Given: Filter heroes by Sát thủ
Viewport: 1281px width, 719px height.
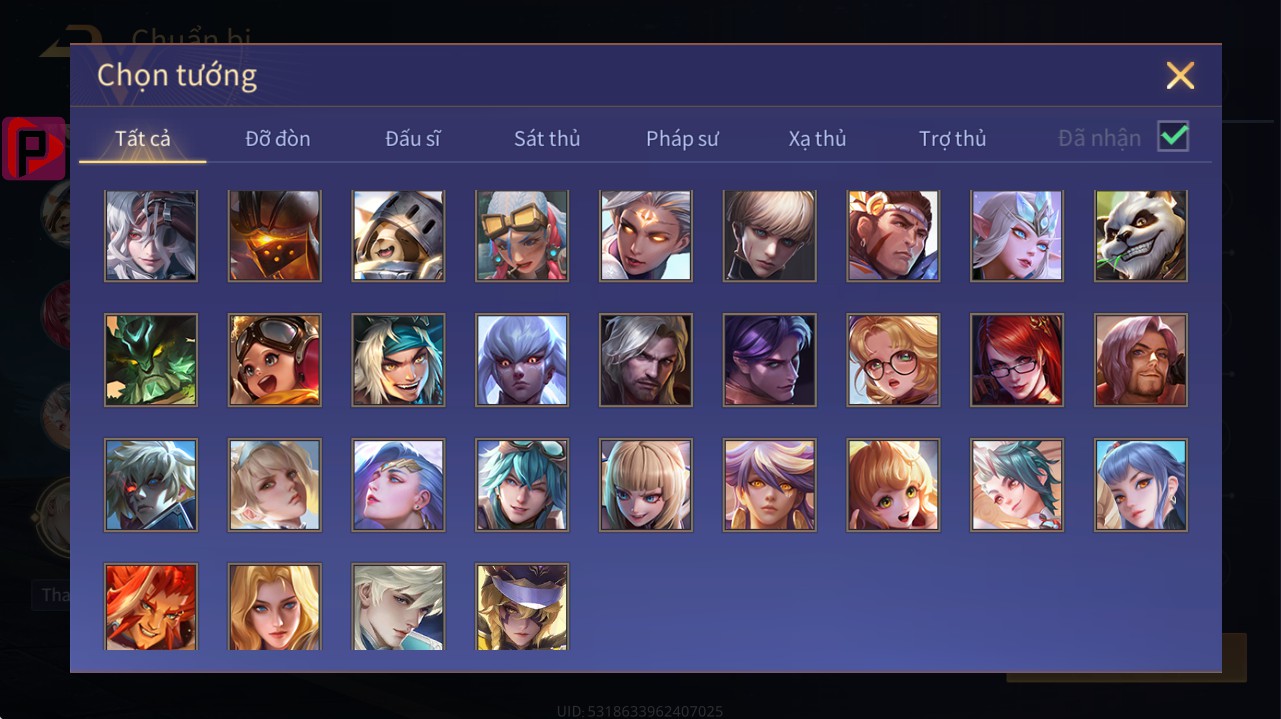Looking at the screenshot, I should click(547, 138).
